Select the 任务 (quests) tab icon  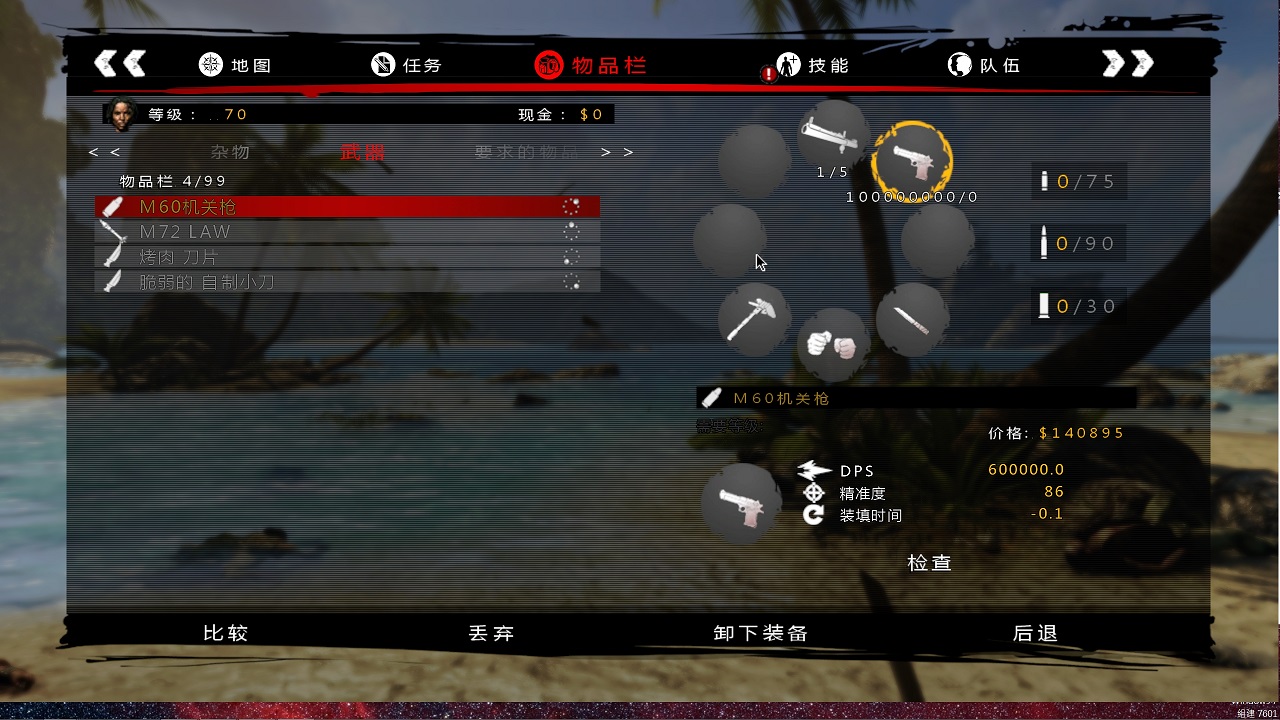click(382, 64)
